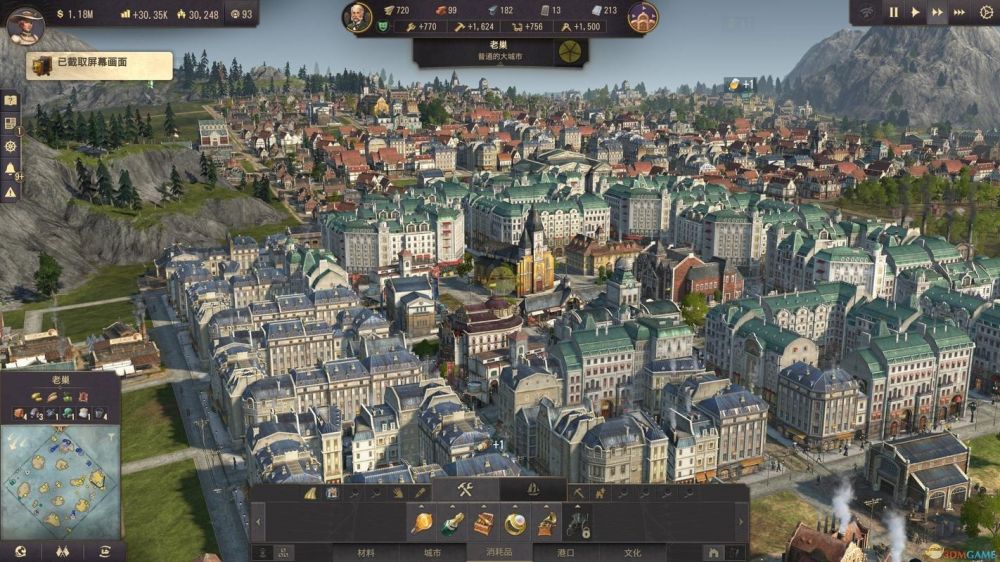Screen dimensions: 1000x562
Task: Open the crossed flags diplomacy button
Action: (62, 551)
